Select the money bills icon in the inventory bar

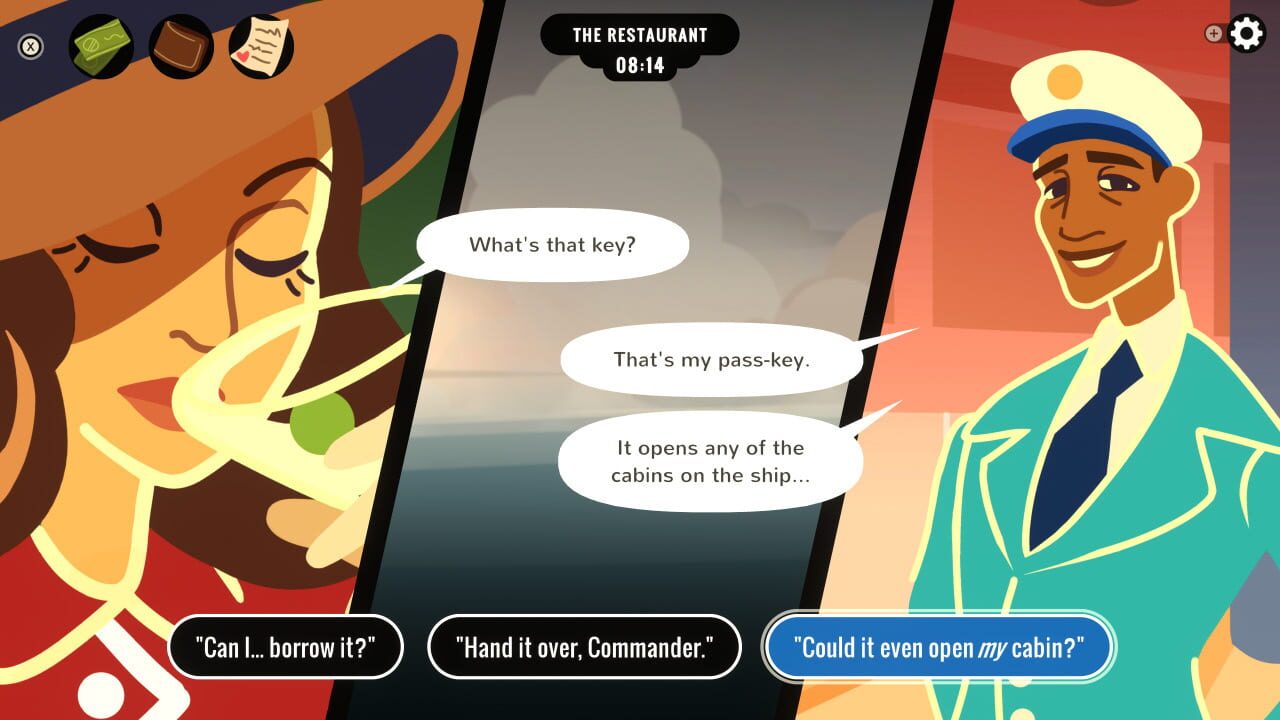click(x=100, y=44)
